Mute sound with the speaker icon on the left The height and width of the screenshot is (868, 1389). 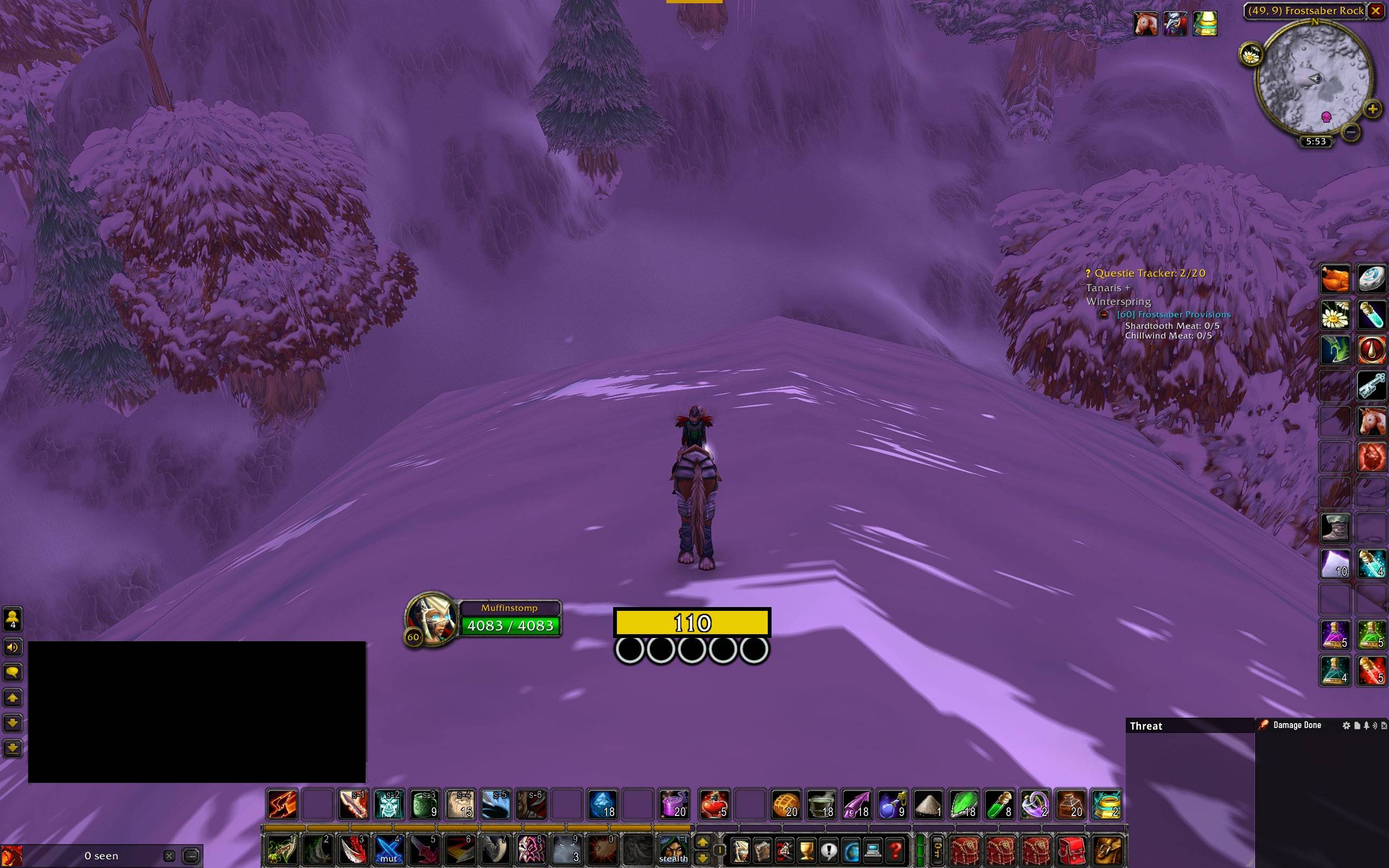pyautogui.click(x=12, y=648)
